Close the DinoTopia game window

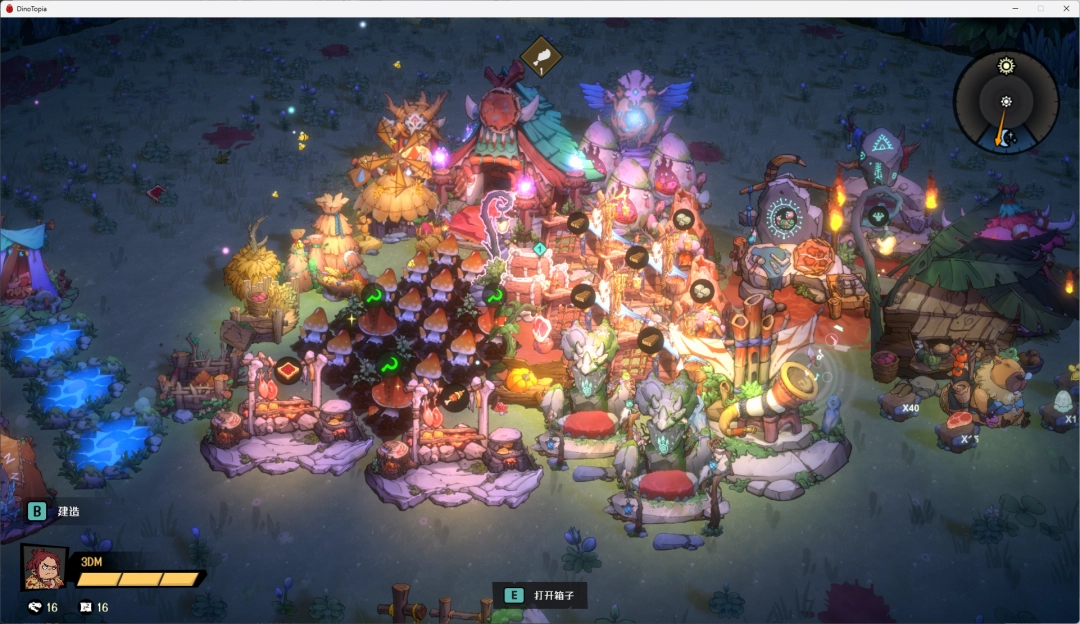[1063, 8]
